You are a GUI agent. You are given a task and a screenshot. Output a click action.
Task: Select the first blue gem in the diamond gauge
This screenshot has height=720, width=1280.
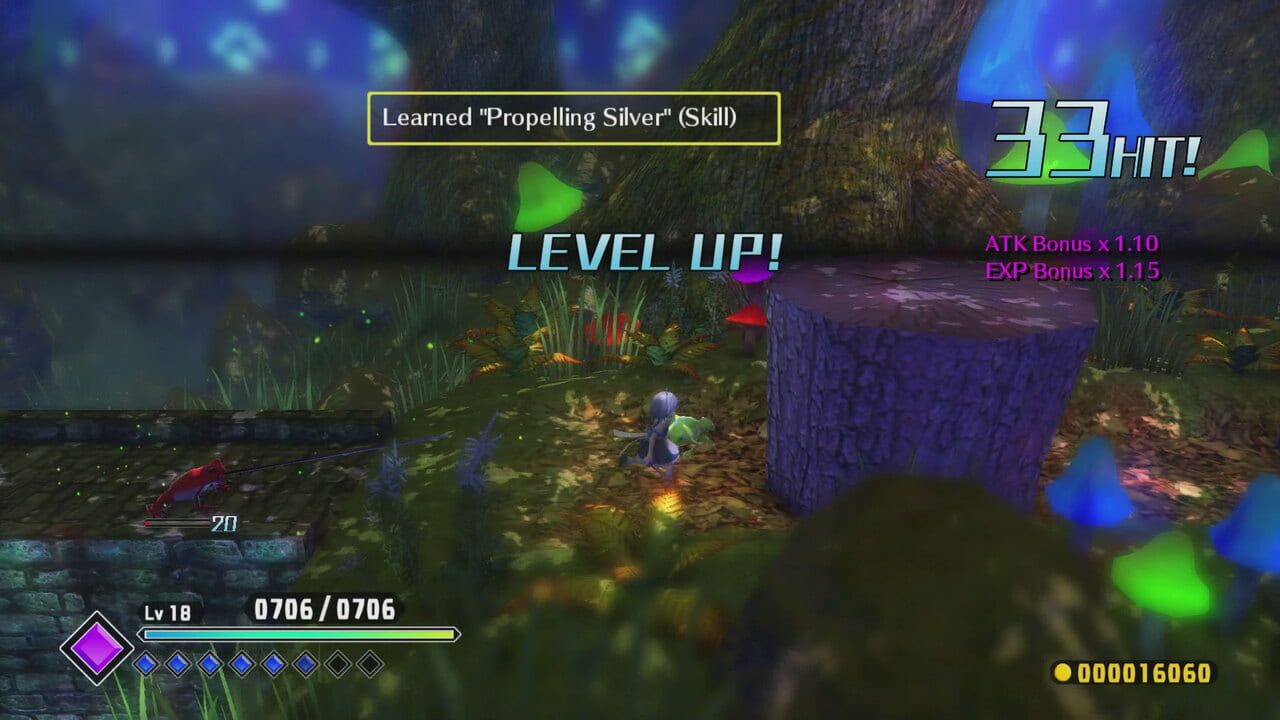click(x=145, y=662)
